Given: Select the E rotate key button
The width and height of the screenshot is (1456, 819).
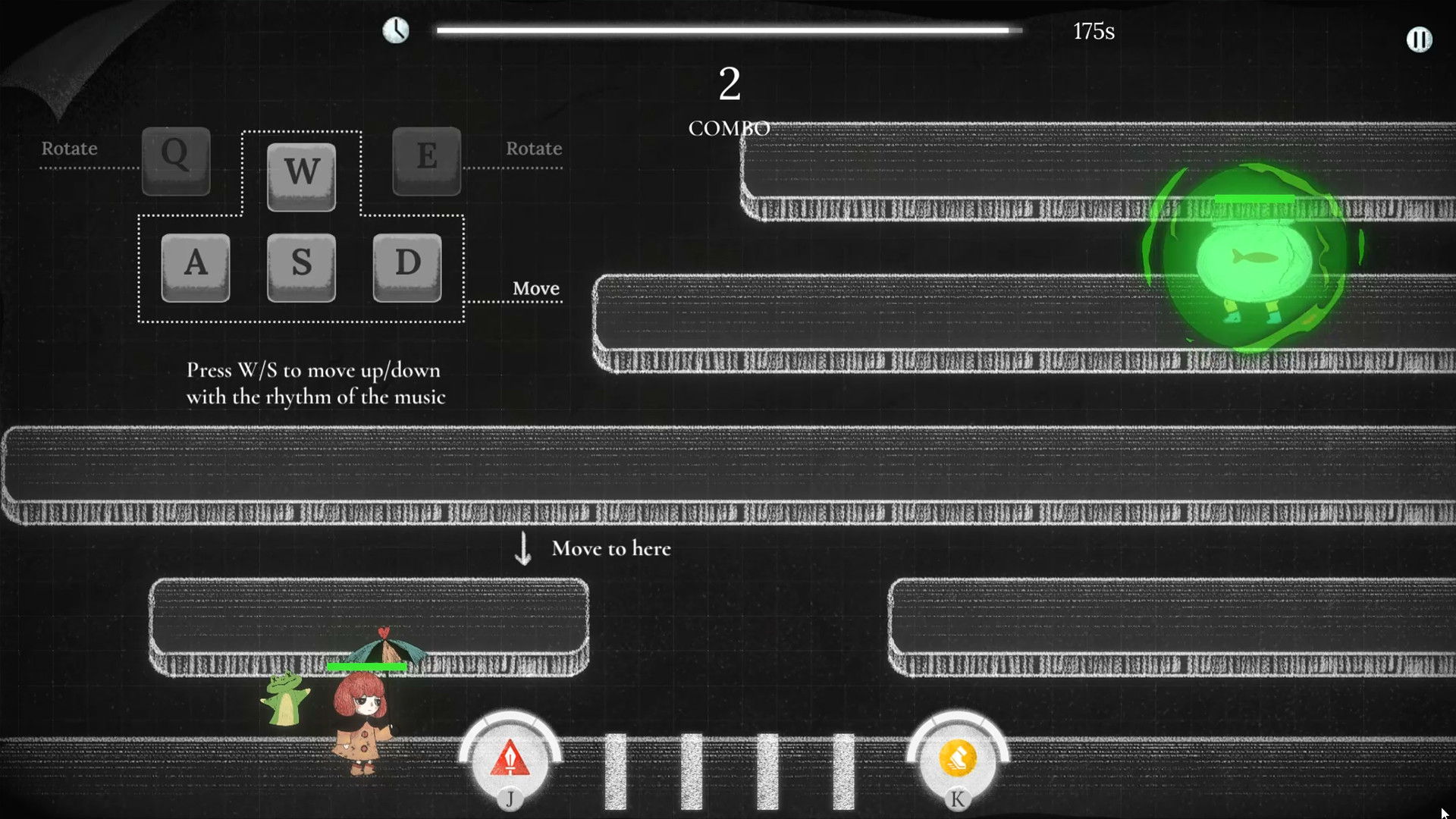Looking at the screenshot, I should pyautogui.click(x=426, y=159).
